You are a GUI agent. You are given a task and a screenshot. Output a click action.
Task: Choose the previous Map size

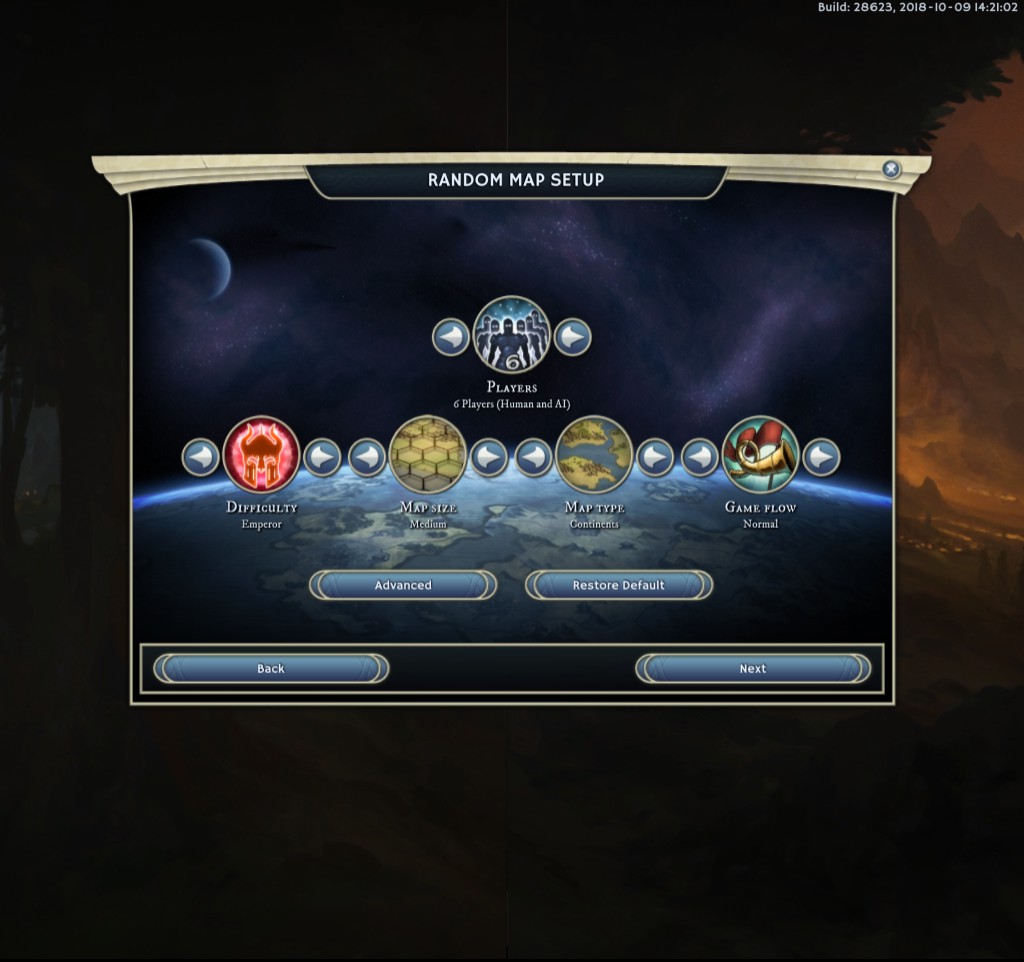[x=367, y=457]
